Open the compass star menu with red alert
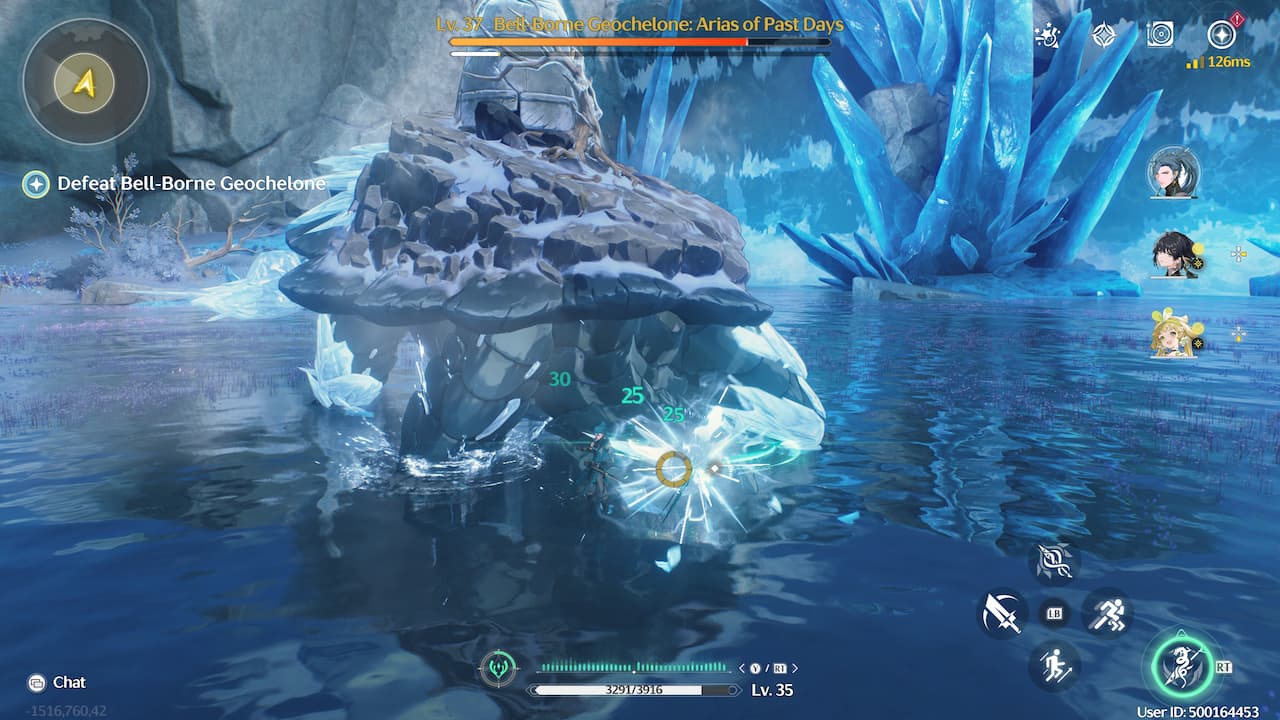Viewport: 1280px width, 720px height. [x=1221, y=35]
